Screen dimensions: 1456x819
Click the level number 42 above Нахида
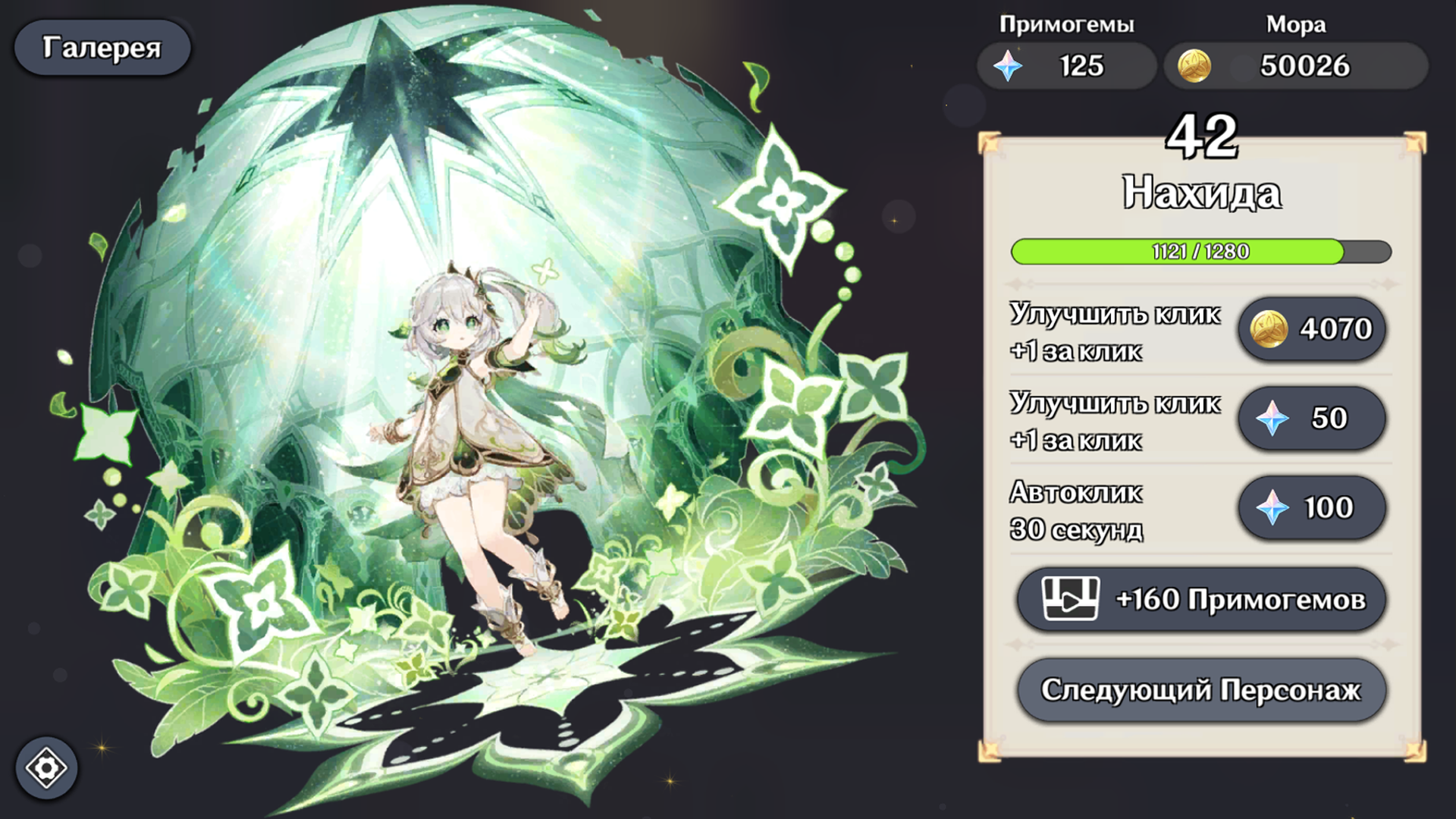(x=1202, y=134)
